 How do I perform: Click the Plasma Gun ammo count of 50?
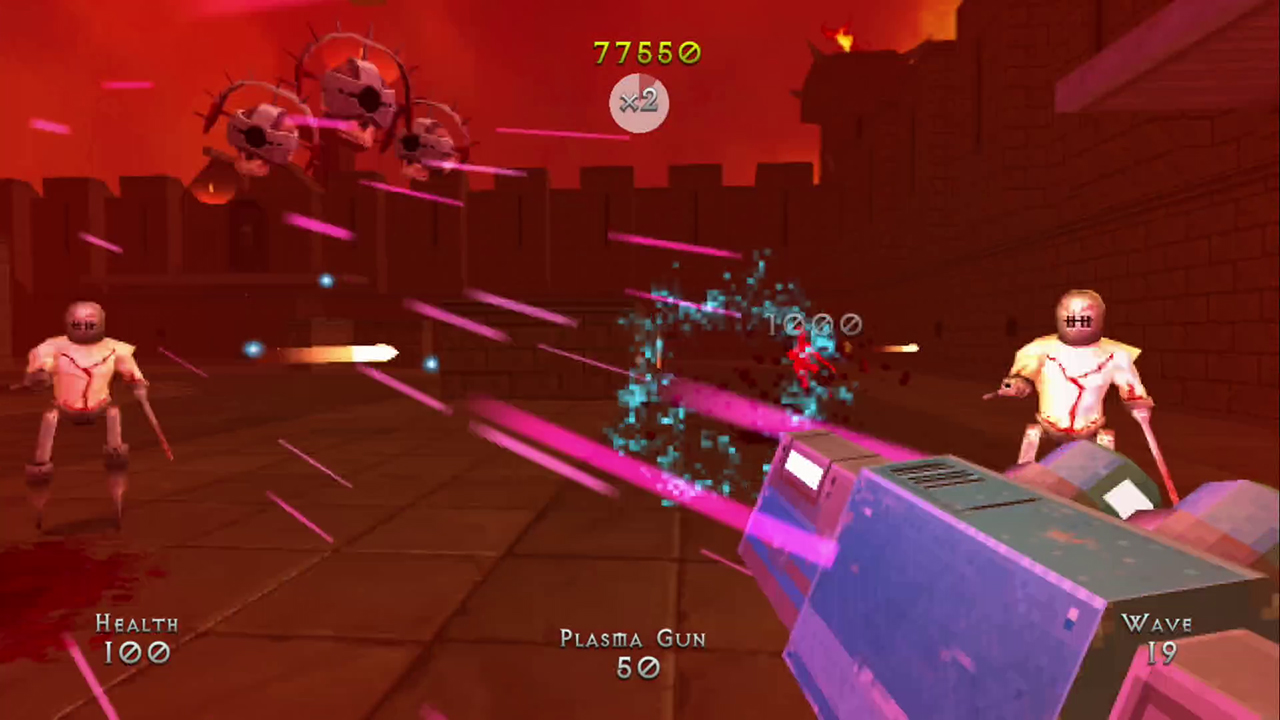tap(638, 668)
